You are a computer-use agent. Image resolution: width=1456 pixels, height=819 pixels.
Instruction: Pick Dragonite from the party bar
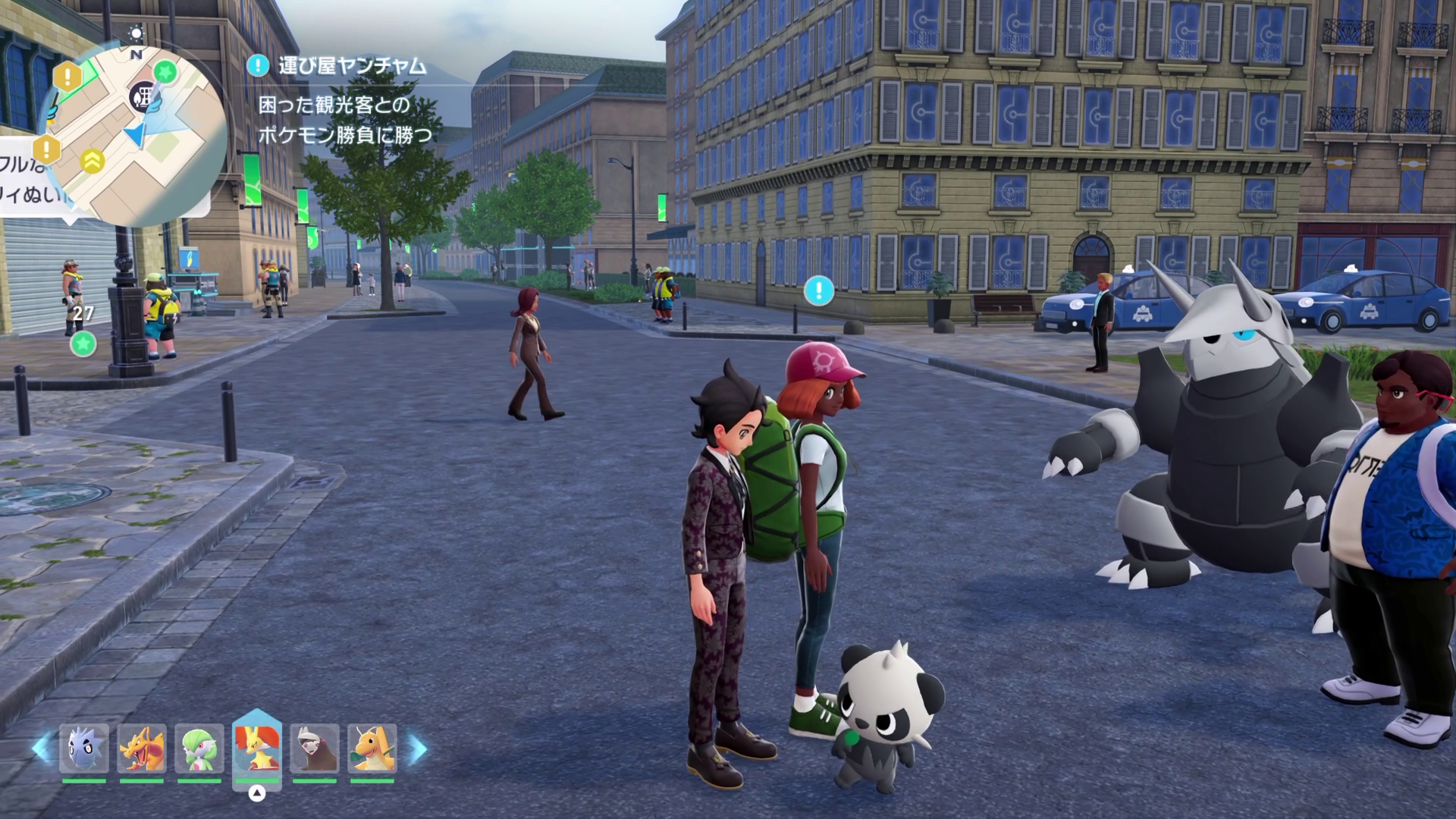point(372,749)
